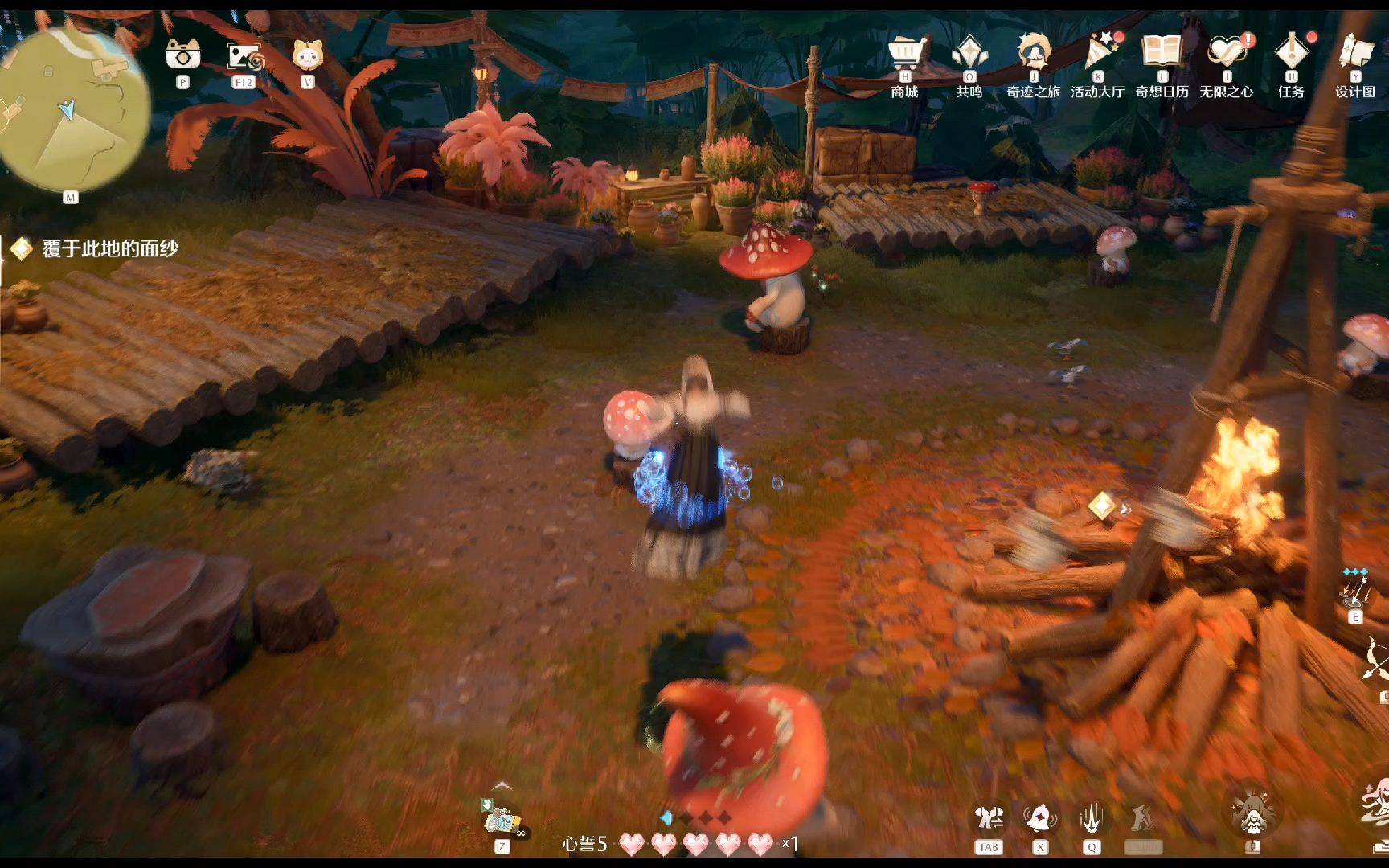
Task: Activate the downward plunge ability
Action: click(x=1091, y=819)
